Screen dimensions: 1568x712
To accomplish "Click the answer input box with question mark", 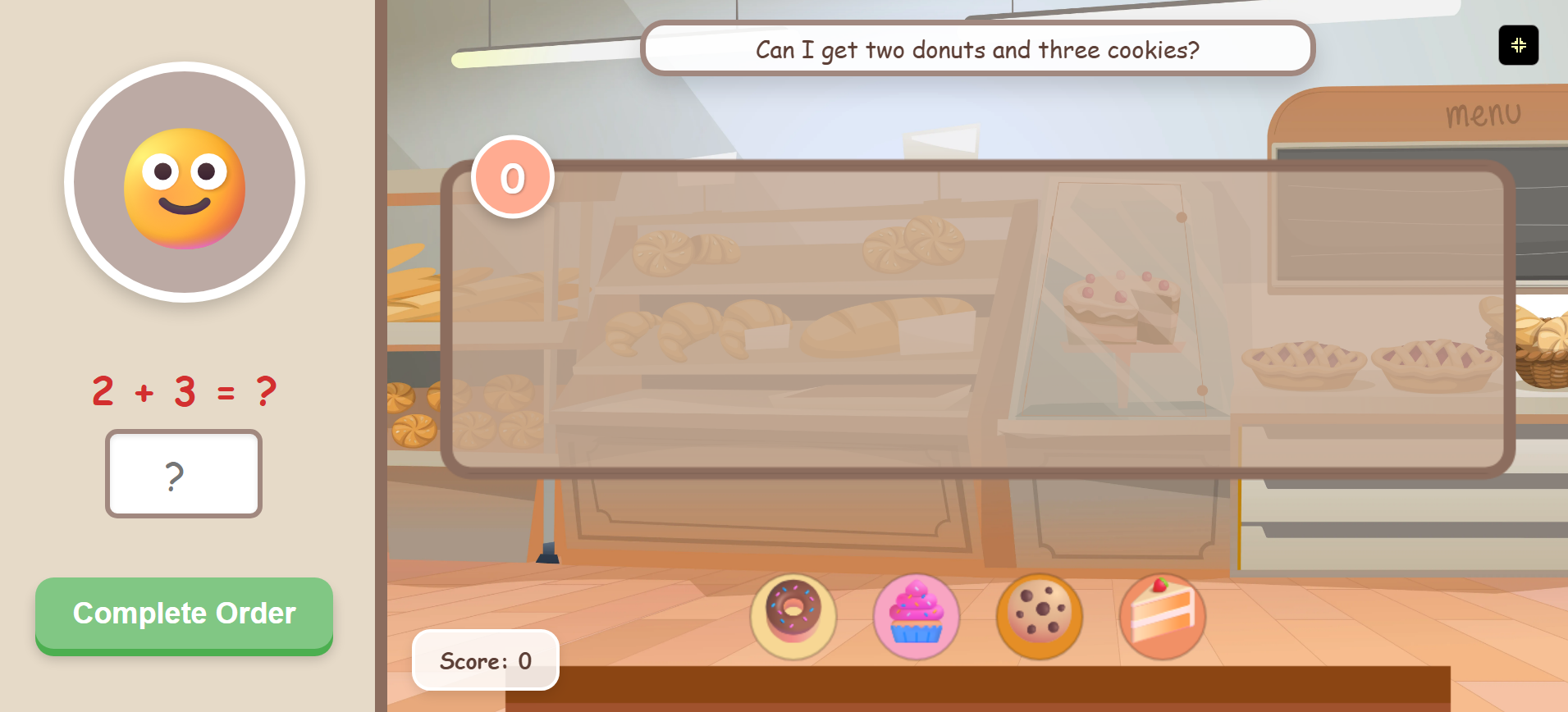I will [x=183, y=474].
